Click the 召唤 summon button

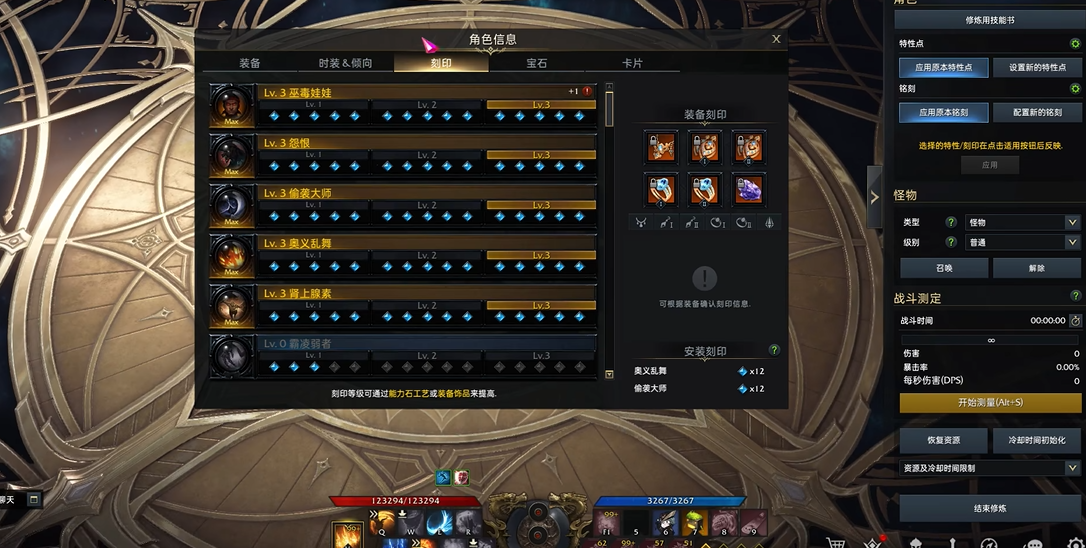943,268
